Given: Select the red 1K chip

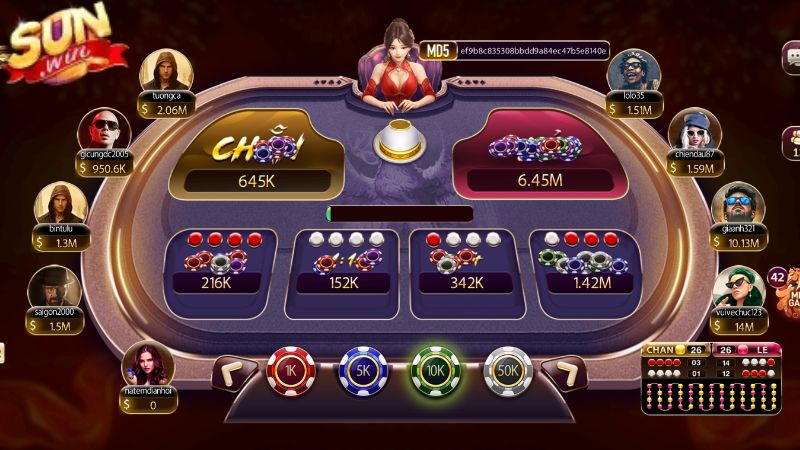Looking at the screenshot, I should [291, 370].
